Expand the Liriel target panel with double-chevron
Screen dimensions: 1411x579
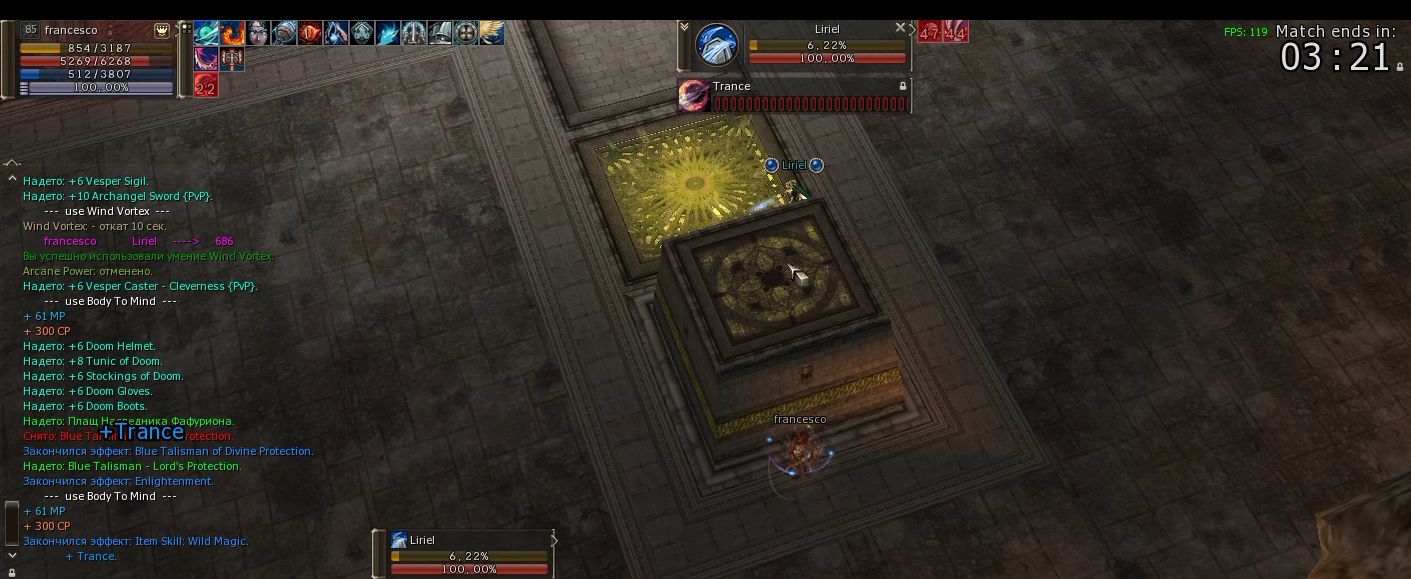coord(684,29)
